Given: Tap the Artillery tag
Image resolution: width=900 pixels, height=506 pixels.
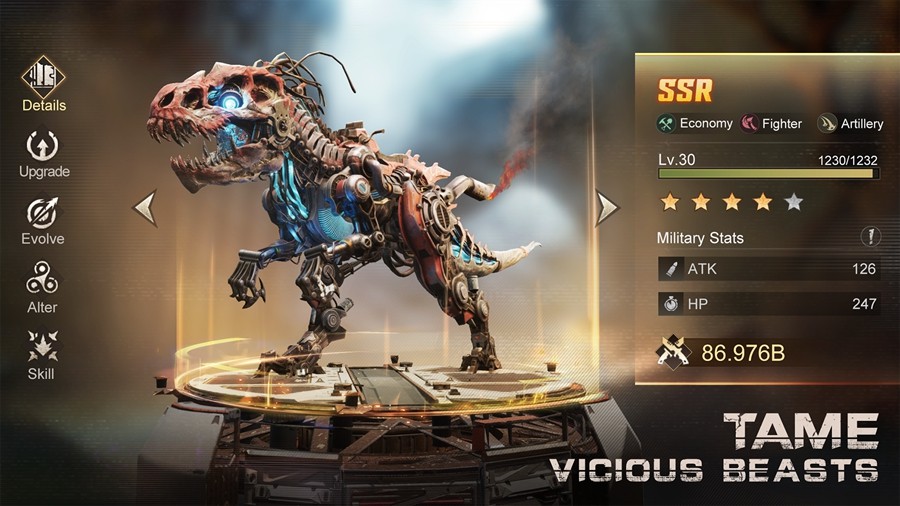Looking at the screenshot, I should (850, 124).
